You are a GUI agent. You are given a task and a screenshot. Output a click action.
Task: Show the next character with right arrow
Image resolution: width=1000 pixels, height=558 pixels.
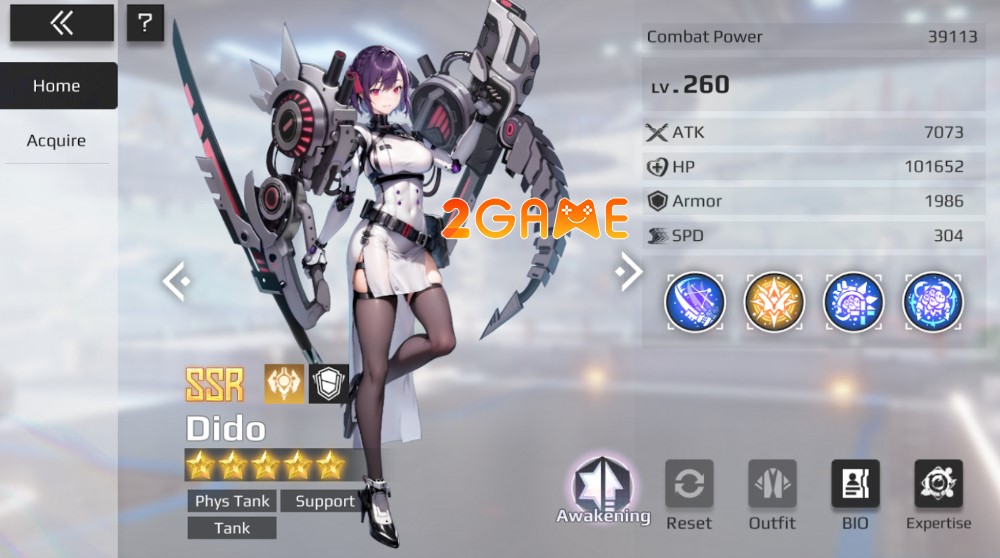[629, 271]
